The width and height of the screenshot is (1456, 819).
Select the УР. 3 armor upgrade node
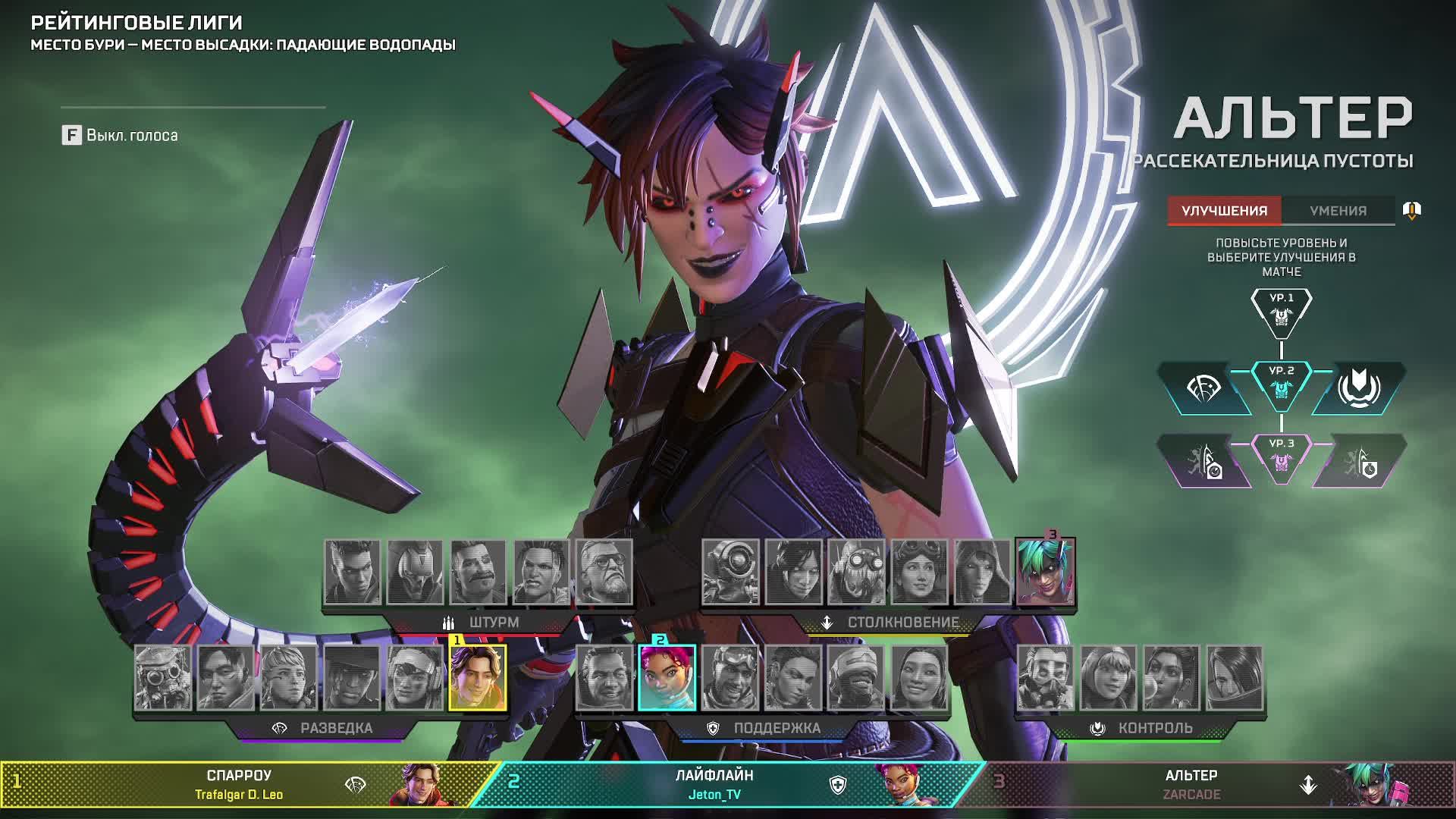(1282, 457)
